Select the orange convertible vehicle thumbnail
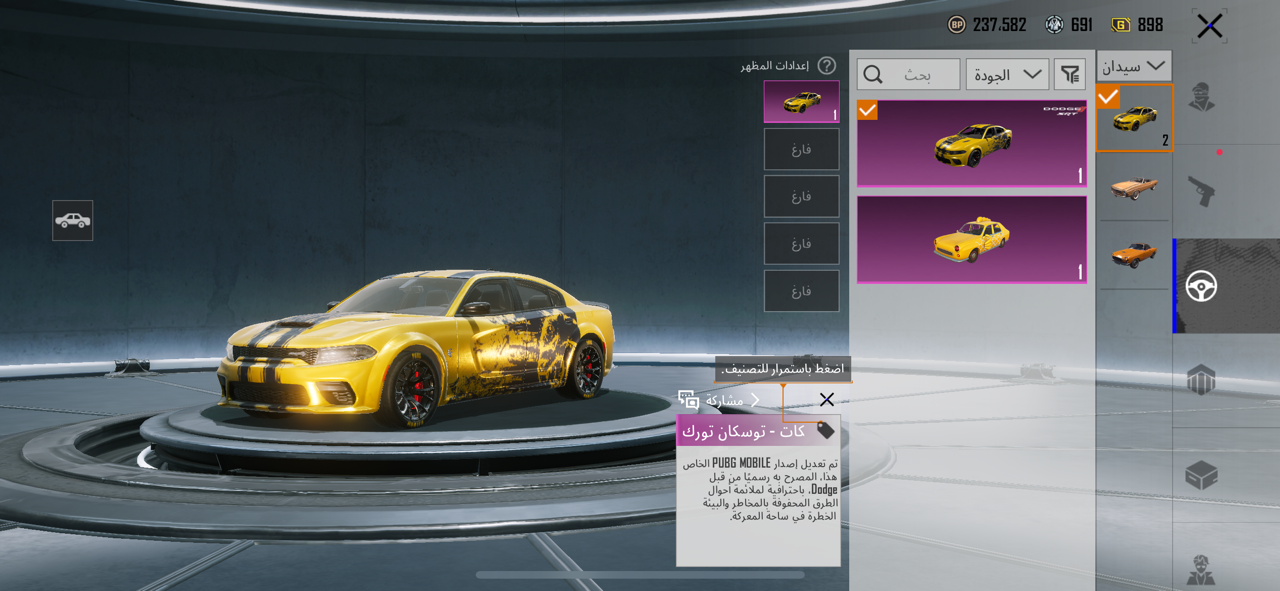Screen dimensions: 1280x591 click(x=1134, y=186)
